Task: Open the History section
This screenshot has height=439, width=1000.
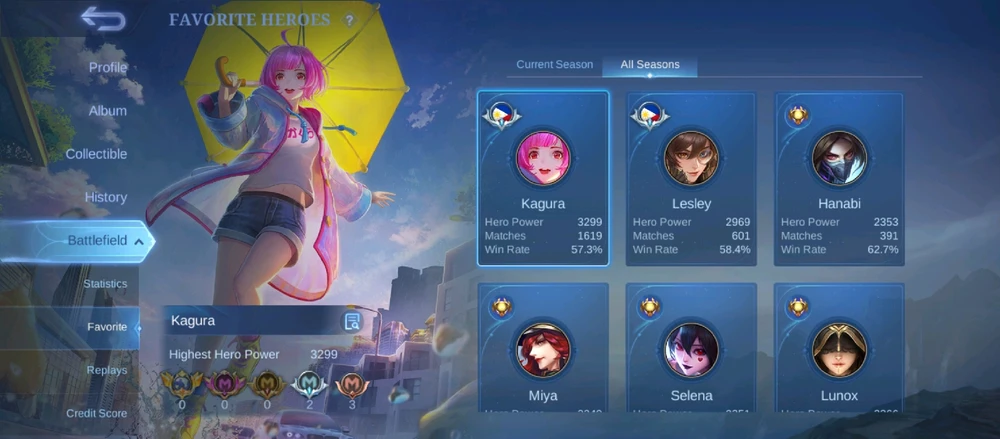Action: (x=106, y=197)
